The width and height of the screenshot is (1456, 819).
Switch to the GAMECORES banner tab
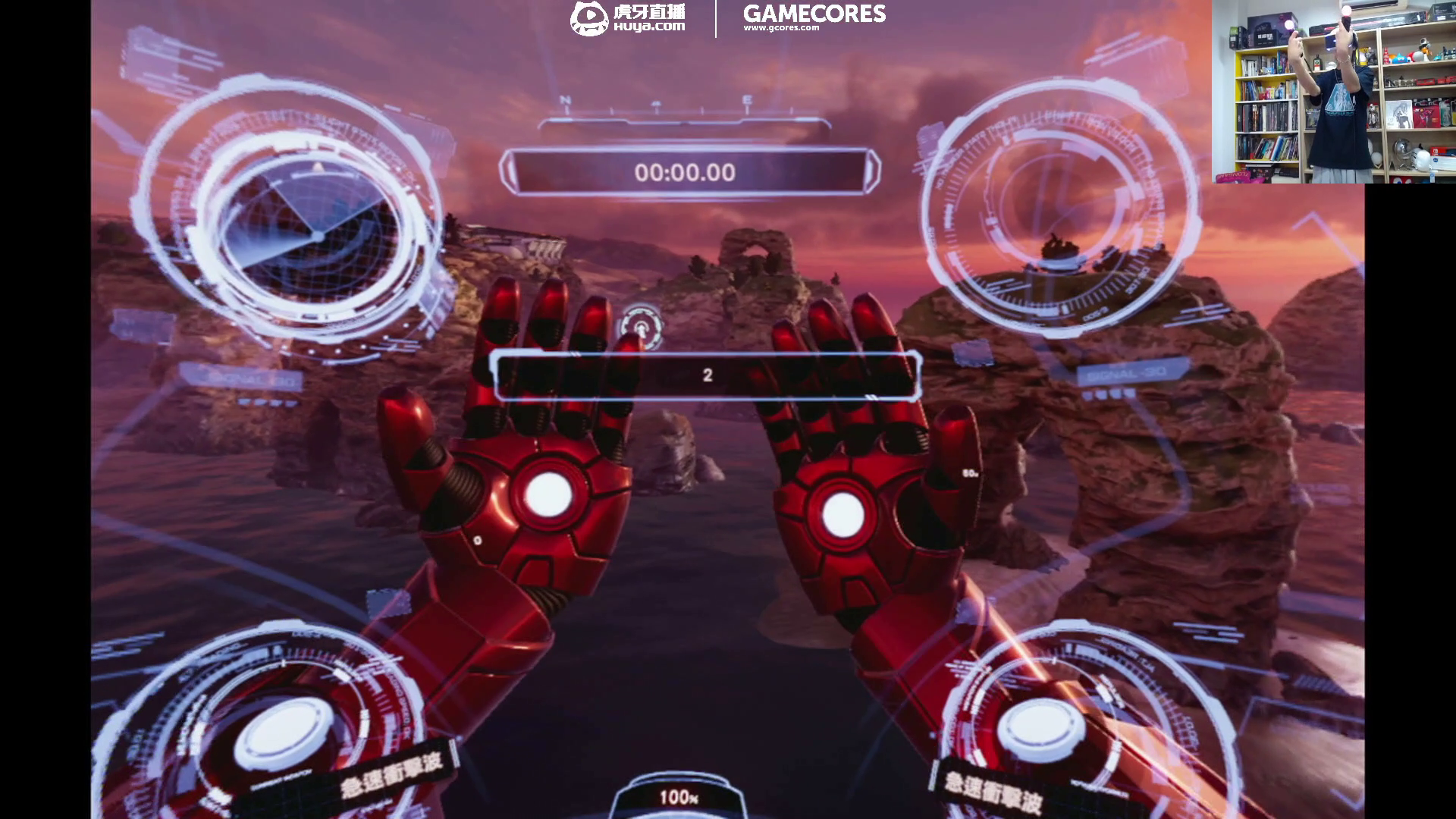pyautogui.click(x=815, y=14)
